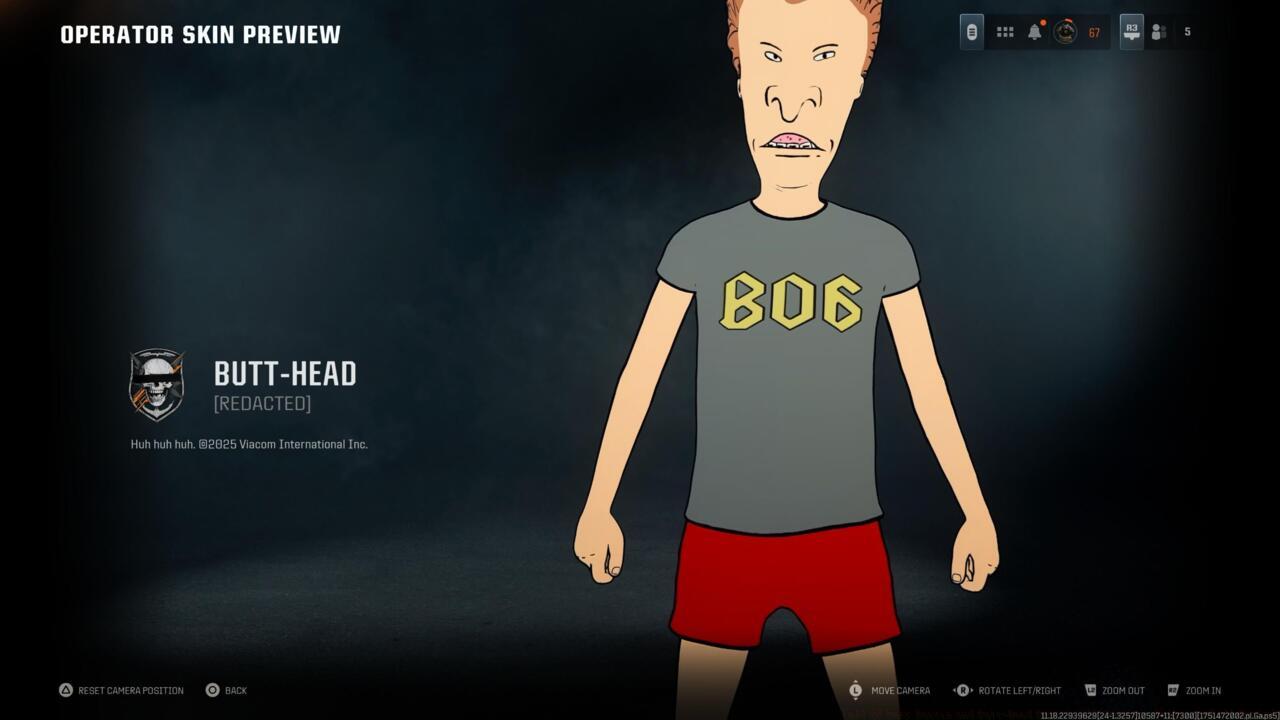Click the [REDACTED] subtitle text
The height and width of the screenshot is (720, 1280).
[x=262, y=404]
